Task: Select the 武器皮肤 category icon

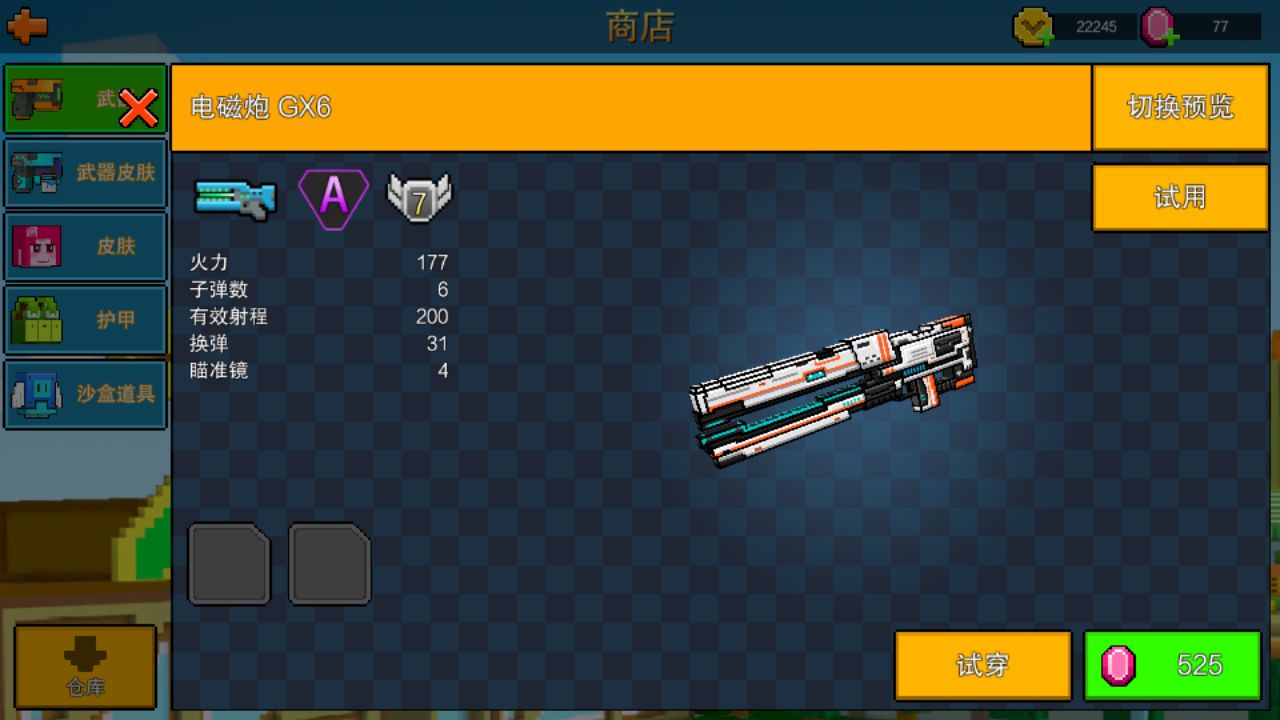Action: [x=35, y=172]
